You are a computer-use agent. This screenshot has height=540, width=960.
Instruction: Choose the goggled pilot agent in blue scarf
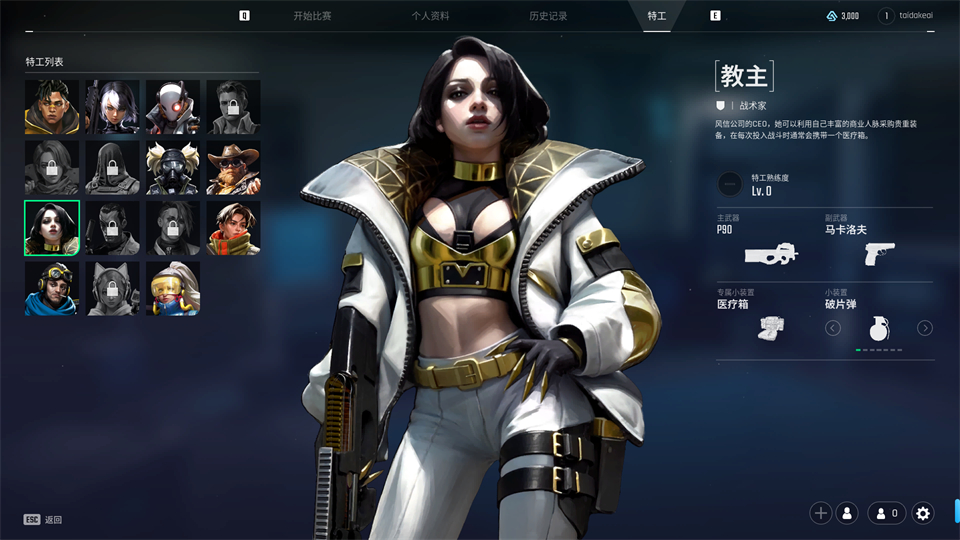(52, 288)
